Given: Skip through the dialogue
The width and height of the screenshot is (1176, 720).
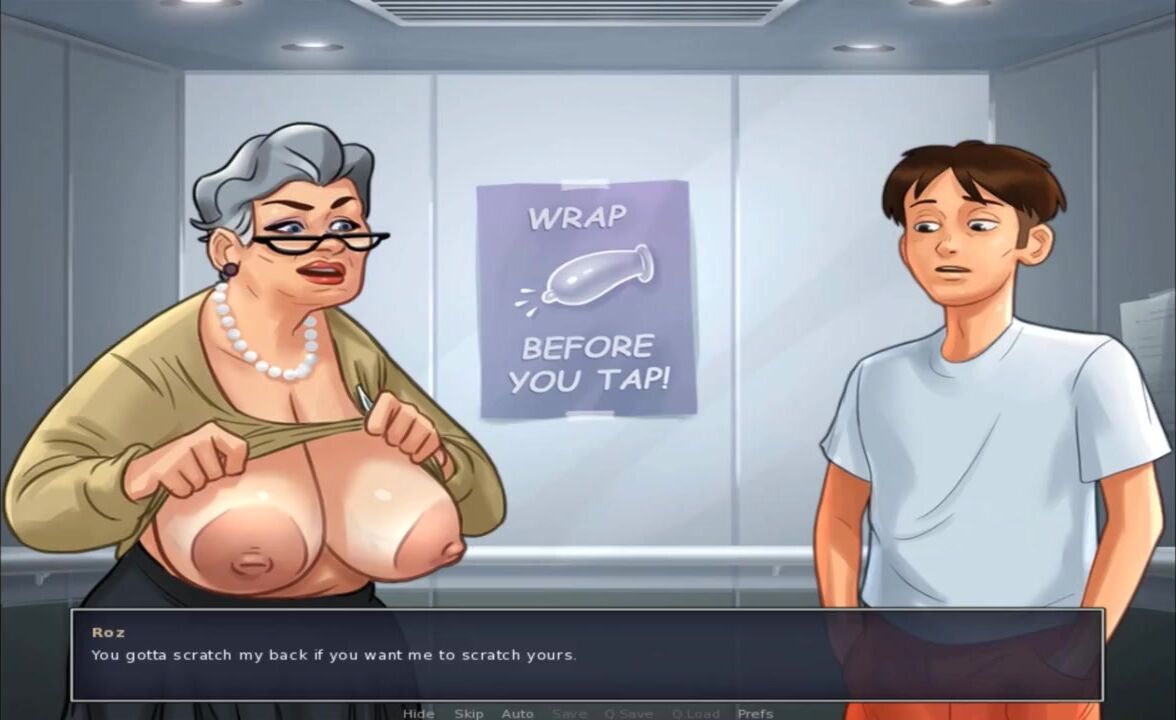Looking at the screenshot, I should coord(468,713).
